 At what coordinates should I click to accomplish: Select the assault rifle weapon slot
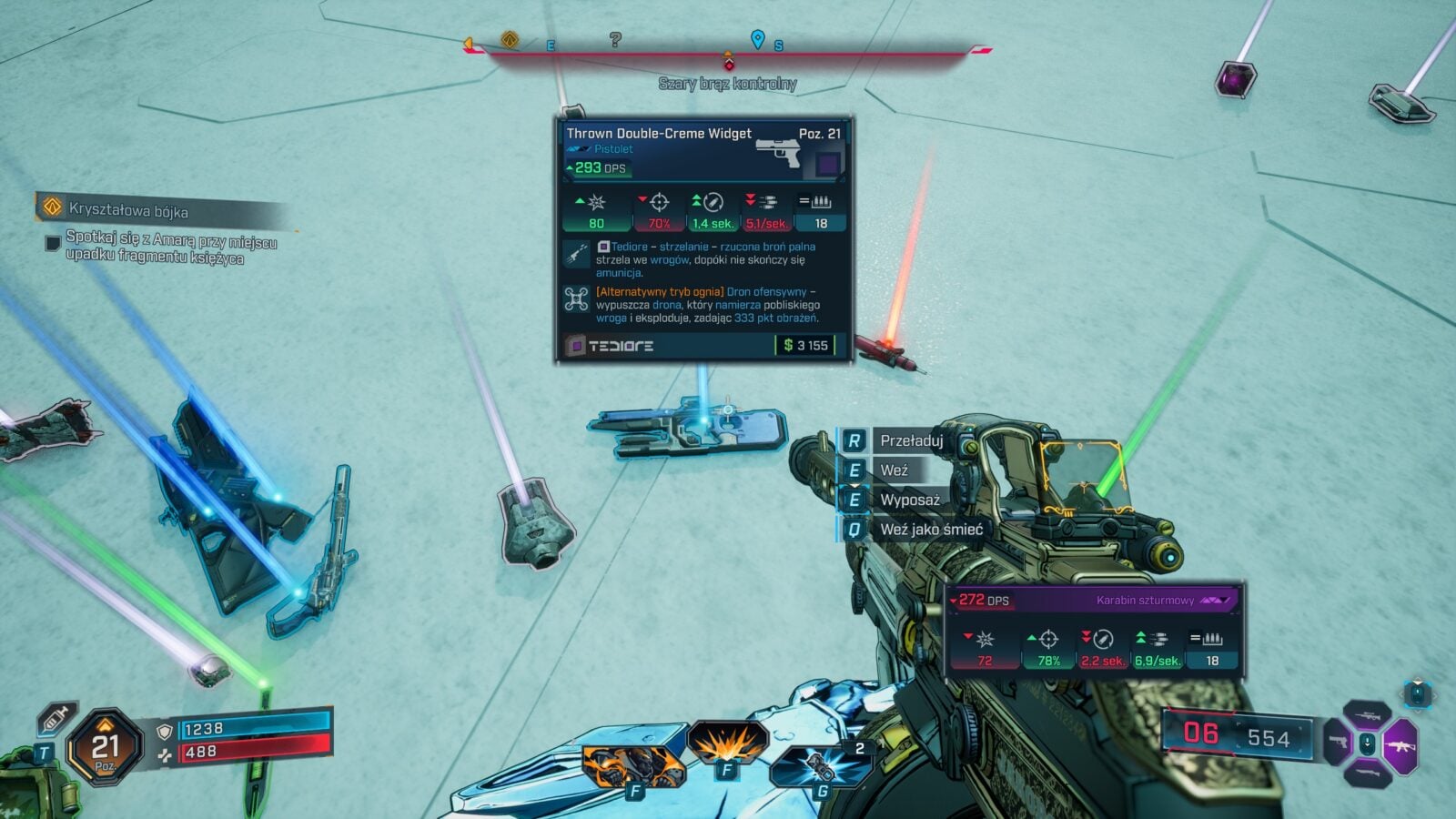click(x=1400, y=746)
